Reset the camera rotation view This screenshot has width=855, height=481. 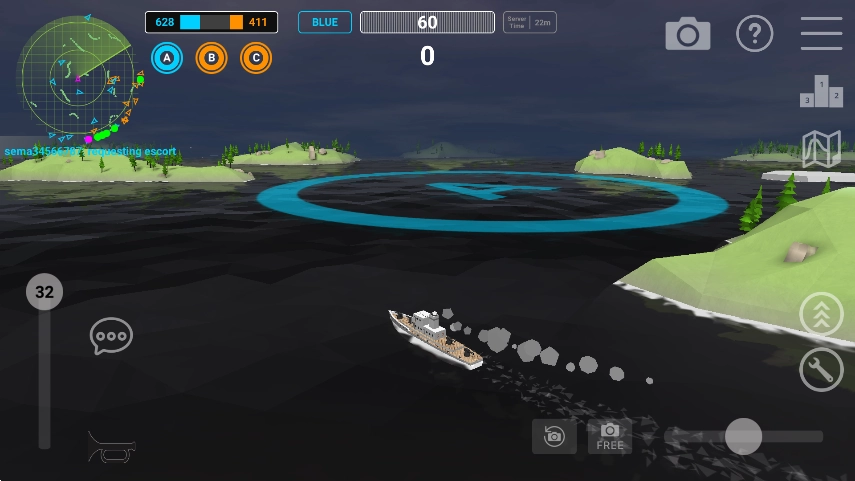click(554, 436)
